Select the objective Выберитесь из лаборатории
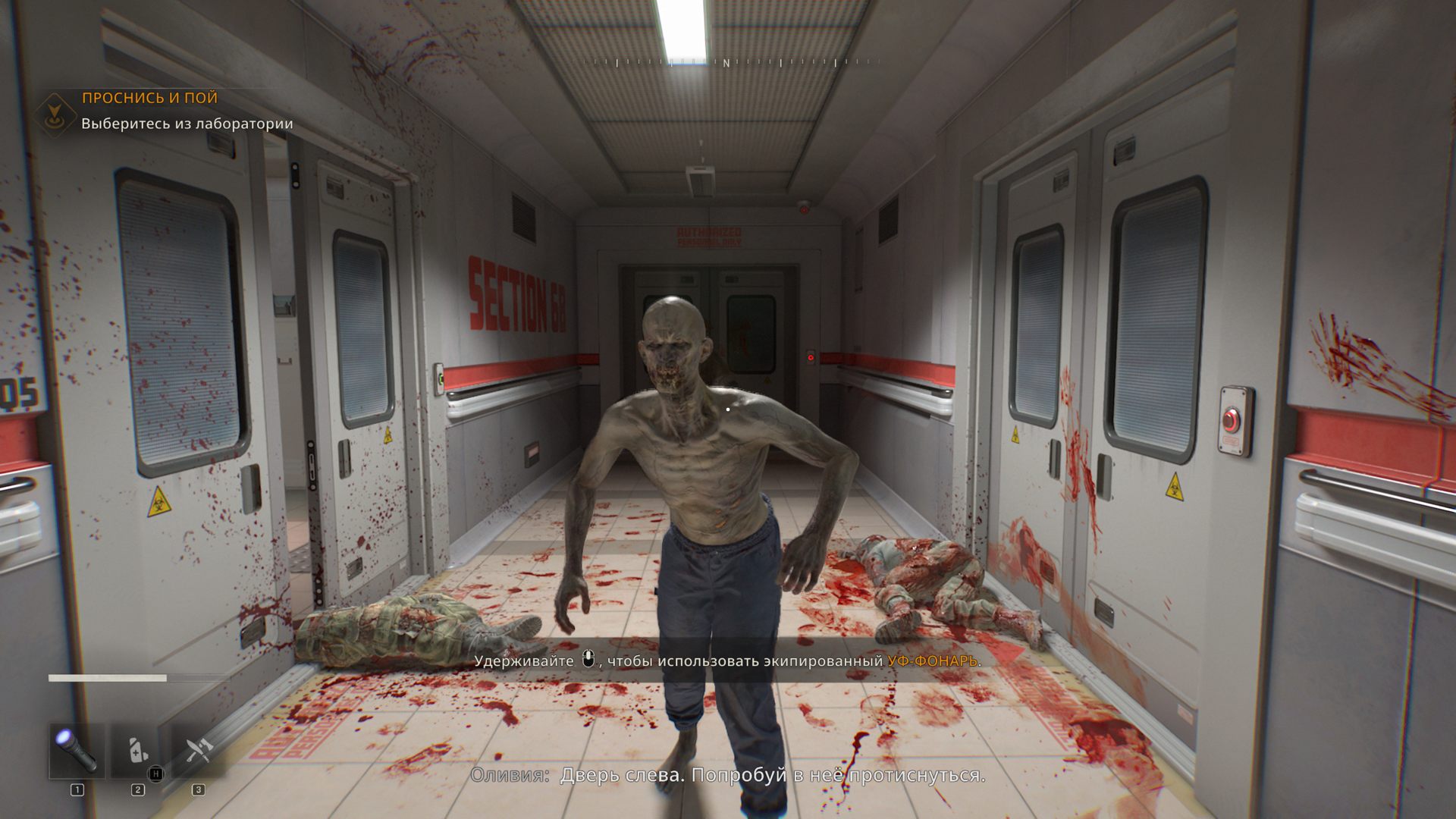 point(186,123)
